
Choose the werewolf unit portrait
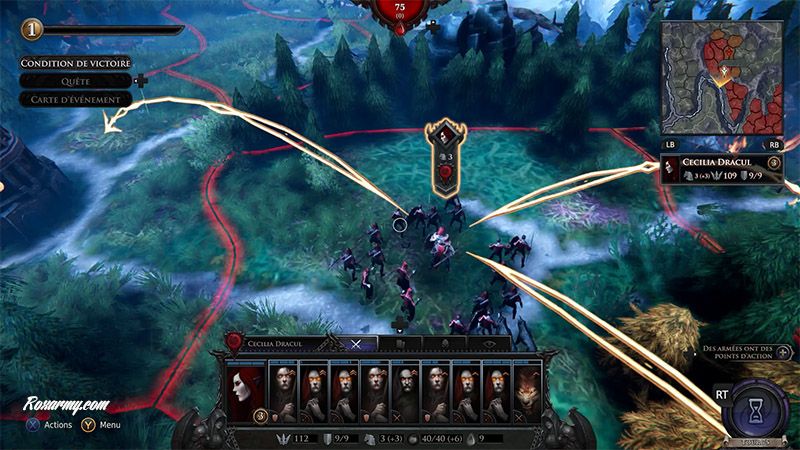tap(525, 392)
